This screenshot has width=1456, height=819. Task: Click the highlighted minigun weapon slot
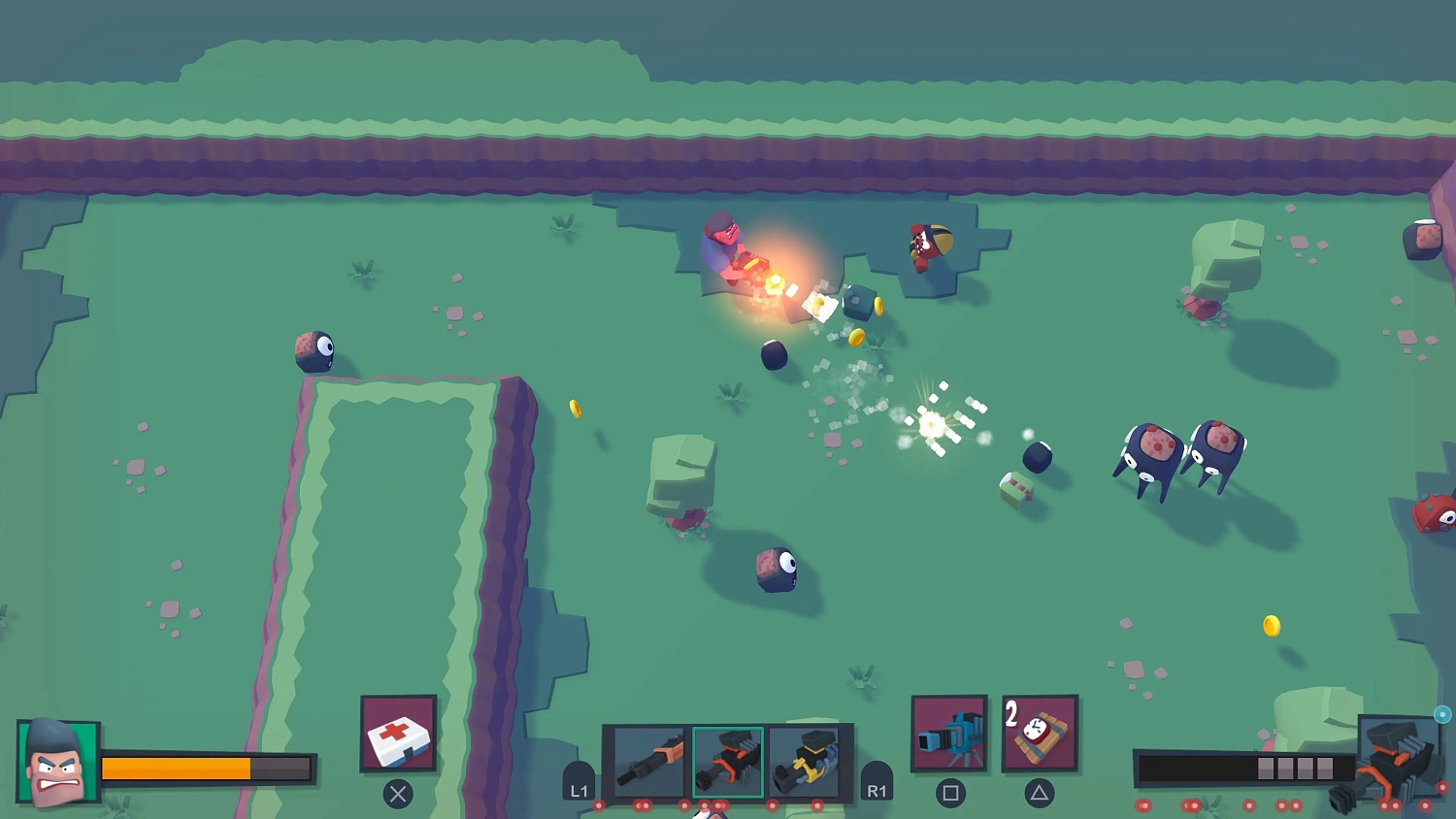click(x=727, y=761)
